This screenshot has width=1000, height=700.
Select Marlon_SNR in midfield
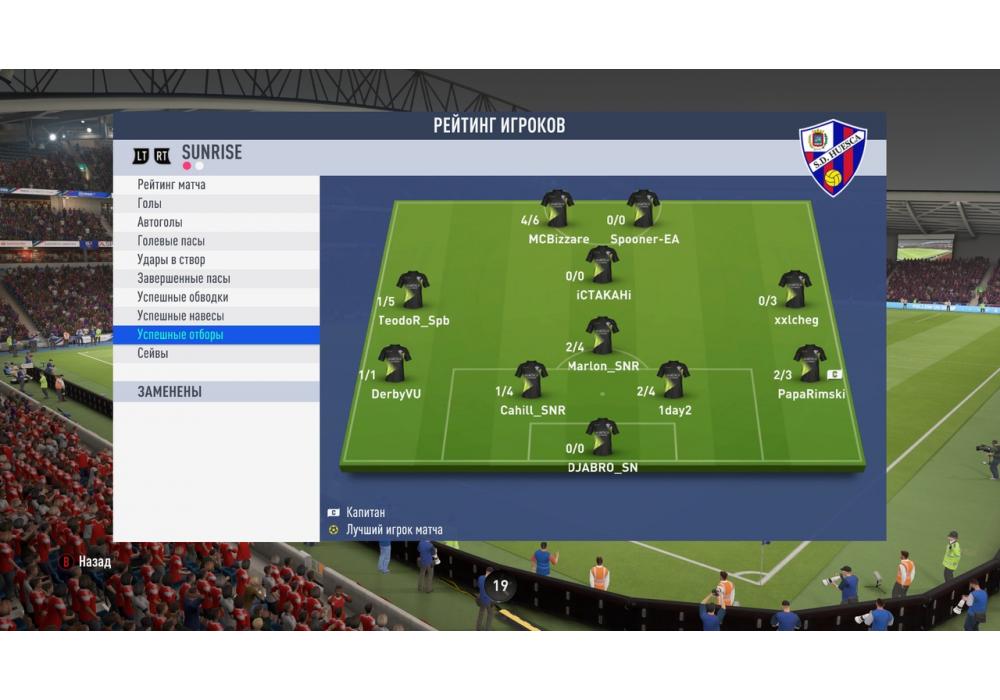tap(602, 336)
